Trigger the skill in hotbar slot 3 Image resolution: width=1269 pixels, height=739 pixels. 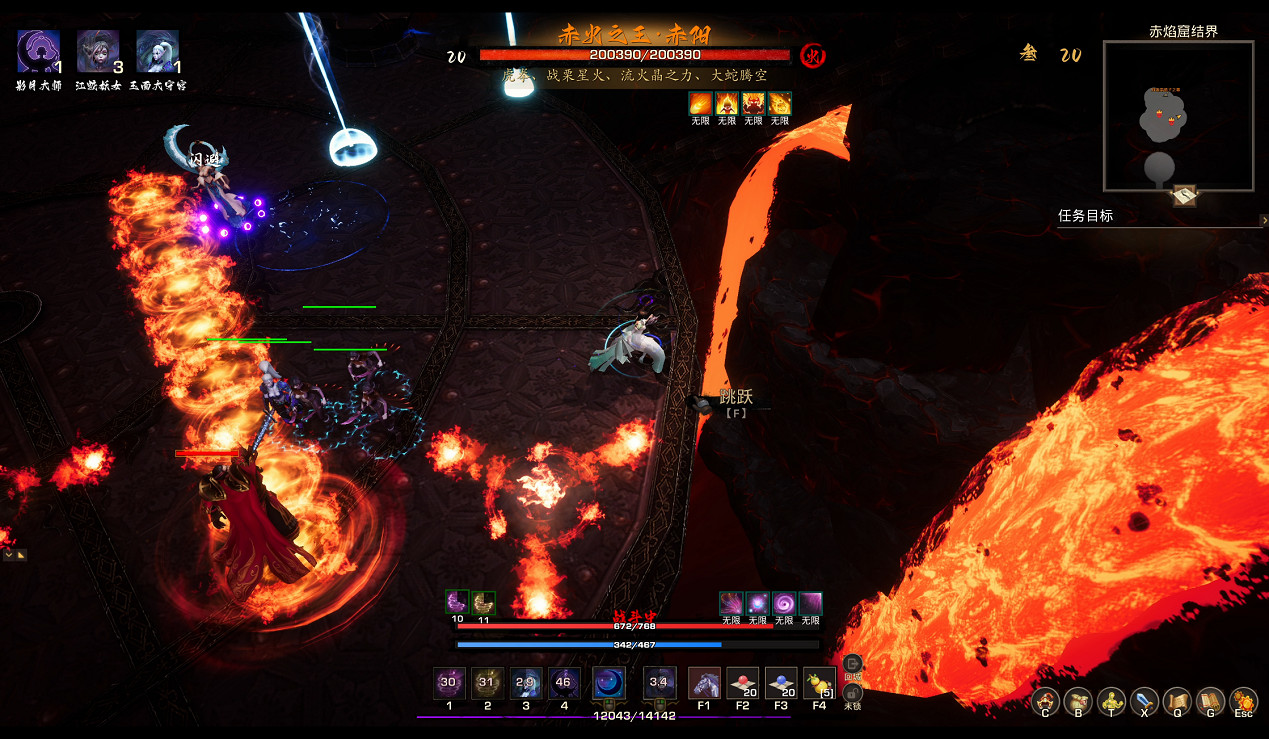(x=526, y=683)
